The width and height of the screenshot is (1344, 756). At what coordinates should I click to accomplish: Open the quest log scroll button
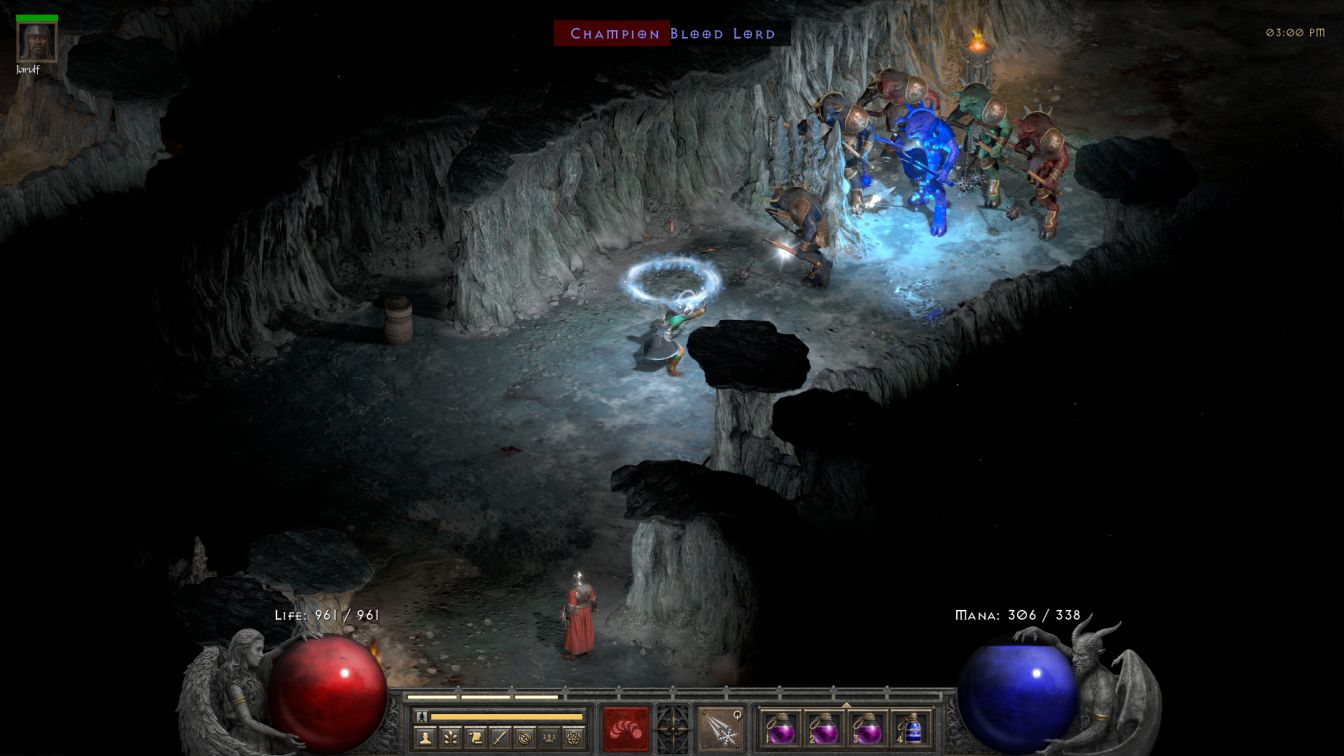[476, 738]
